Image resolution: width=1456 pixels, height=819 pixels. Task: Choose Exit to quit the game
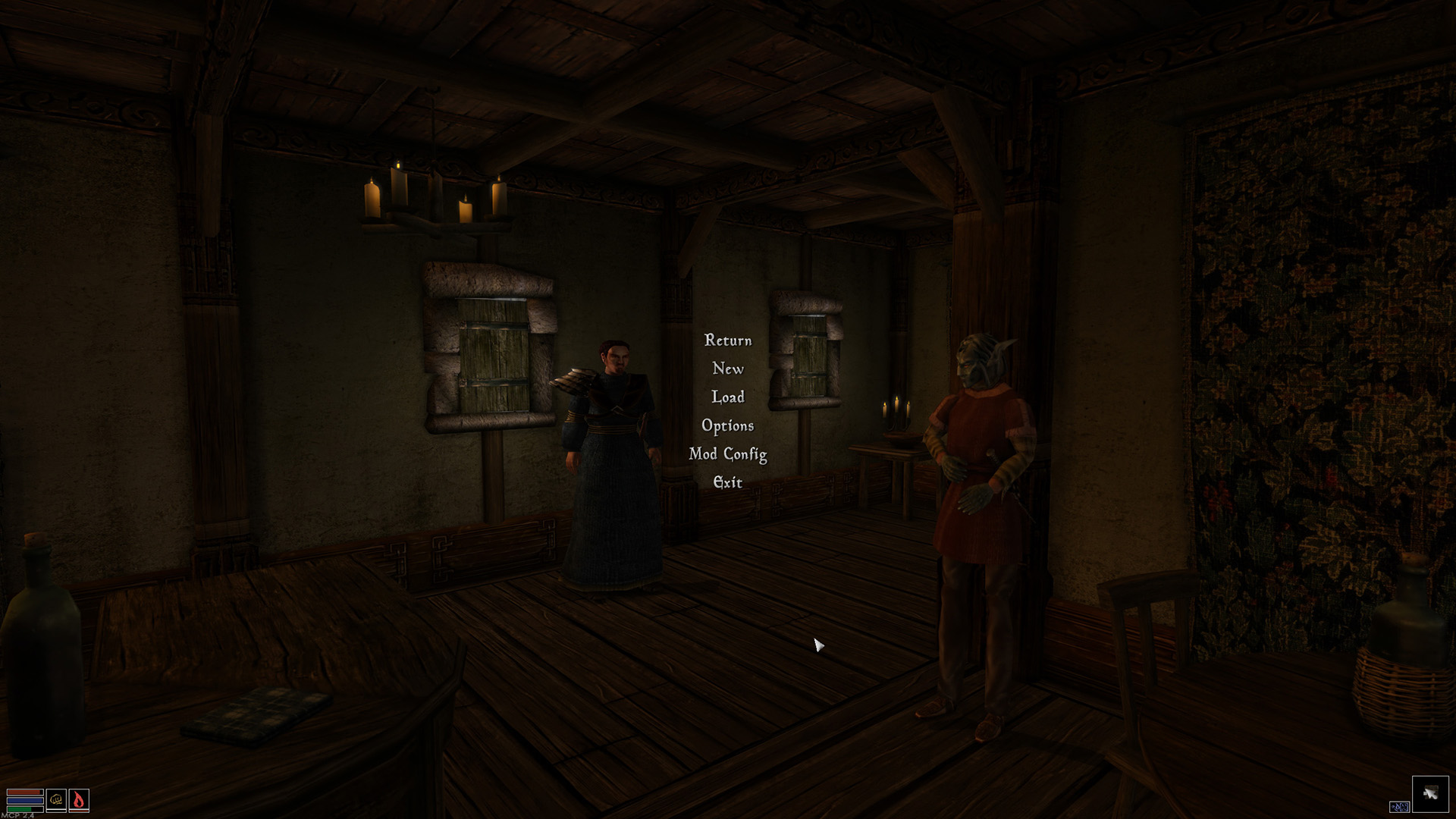728,482
